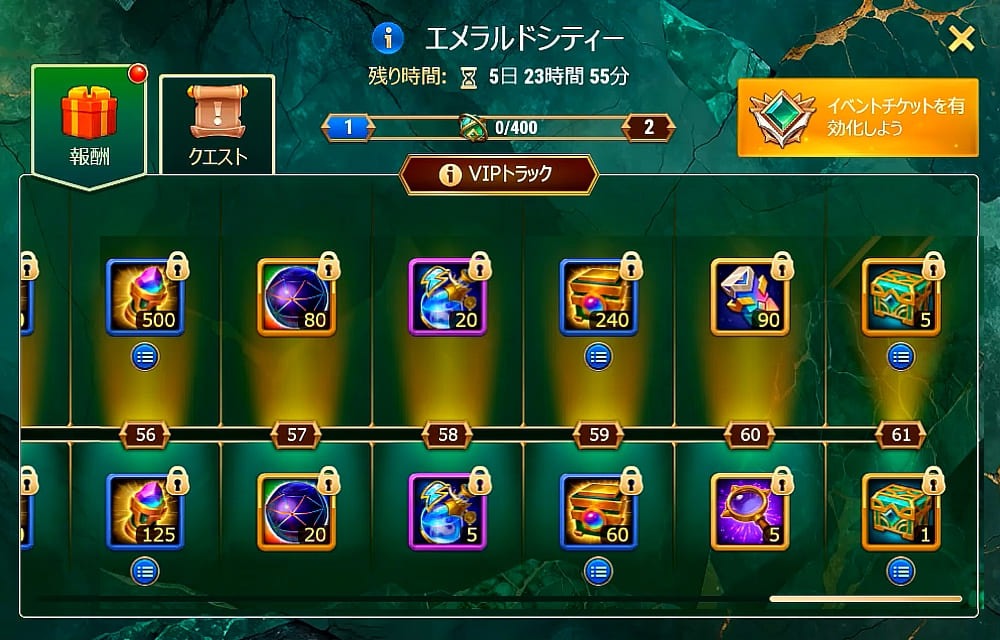Select the VIP emerald chest reward of 5
The height and width of the screenshot is (640, 1000).
(x=900, y=297)
